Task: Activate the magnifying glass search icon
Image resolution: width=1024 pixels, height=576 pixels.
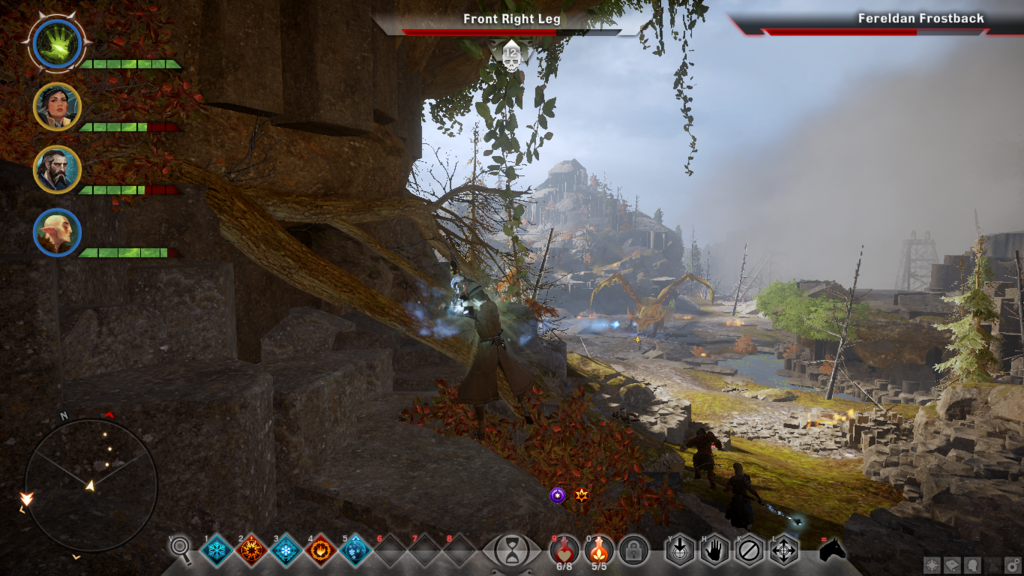Action: click(181, 548)
